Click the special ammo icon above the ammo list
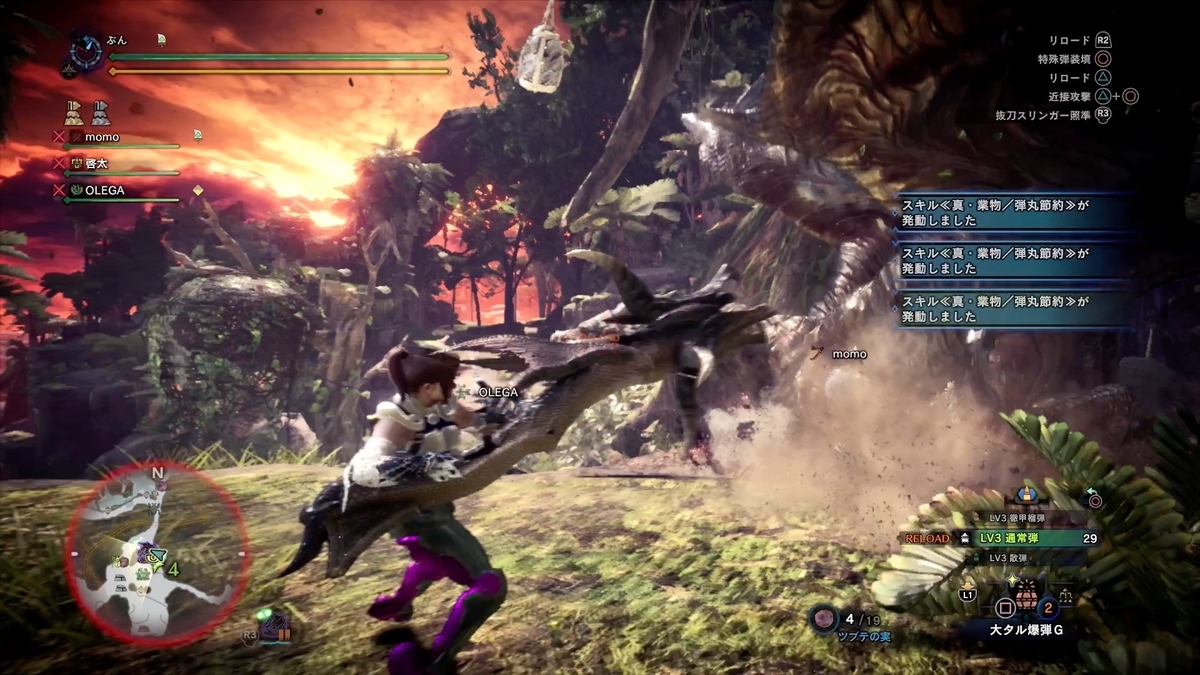 pos(1023,495)
